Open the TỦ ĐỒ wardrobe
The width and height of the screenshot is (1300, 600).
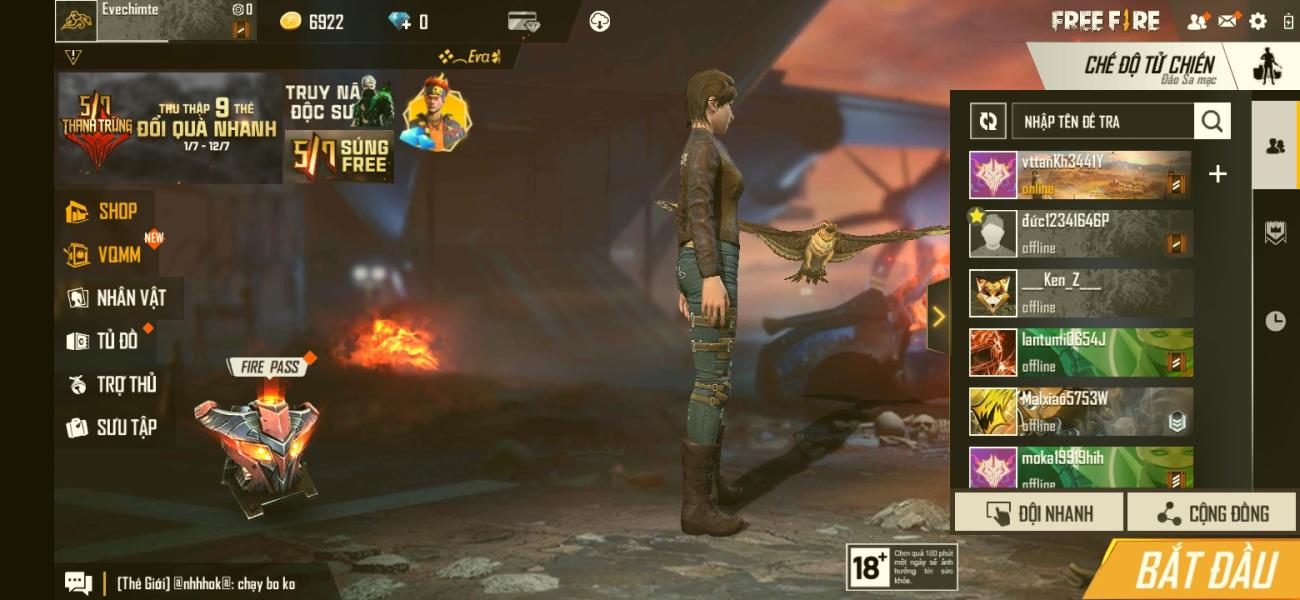click(104, 341)
